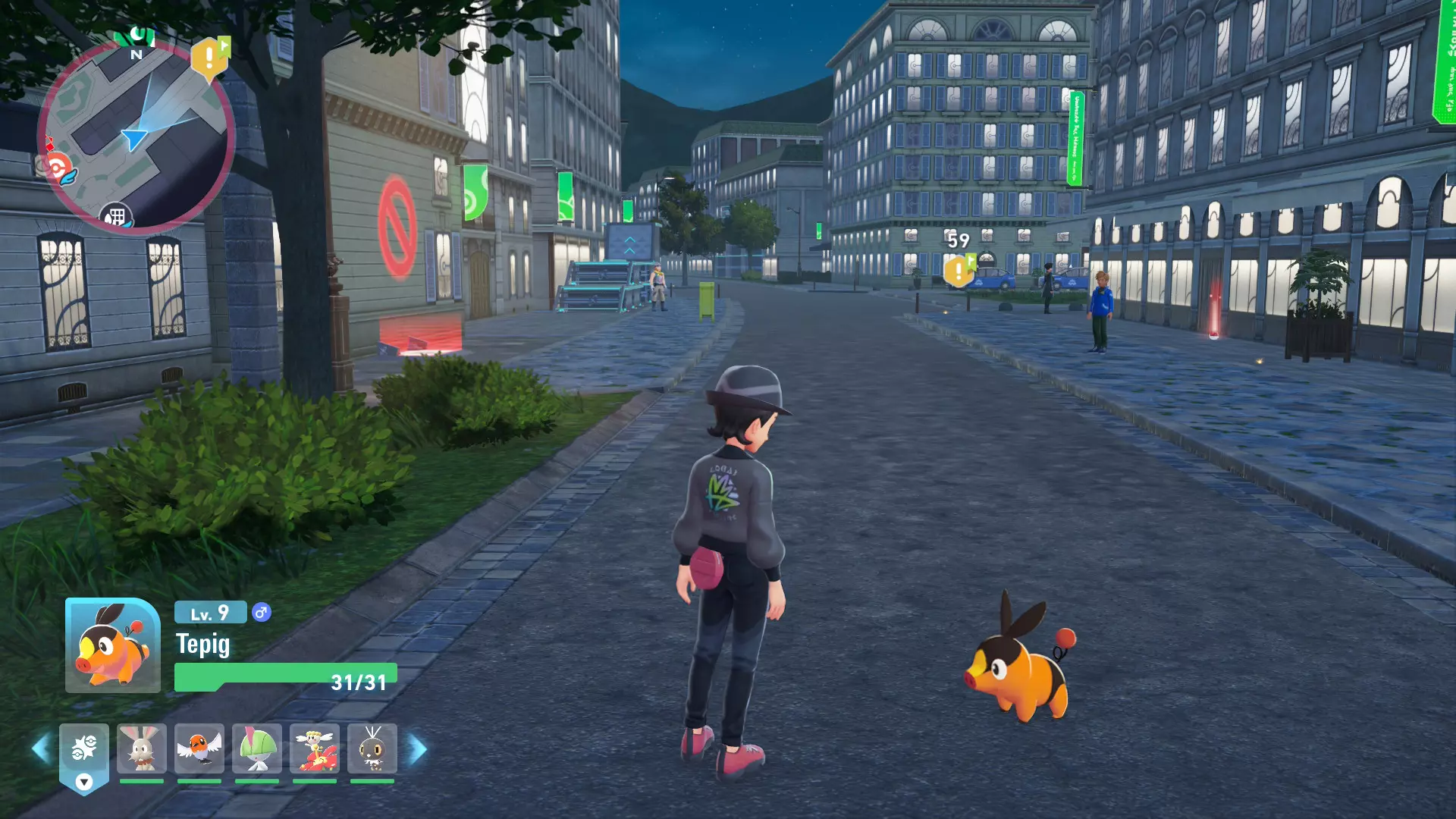Select the yellow quest marker on the minimap edge
1456x819 pixels.
(209, 59)
